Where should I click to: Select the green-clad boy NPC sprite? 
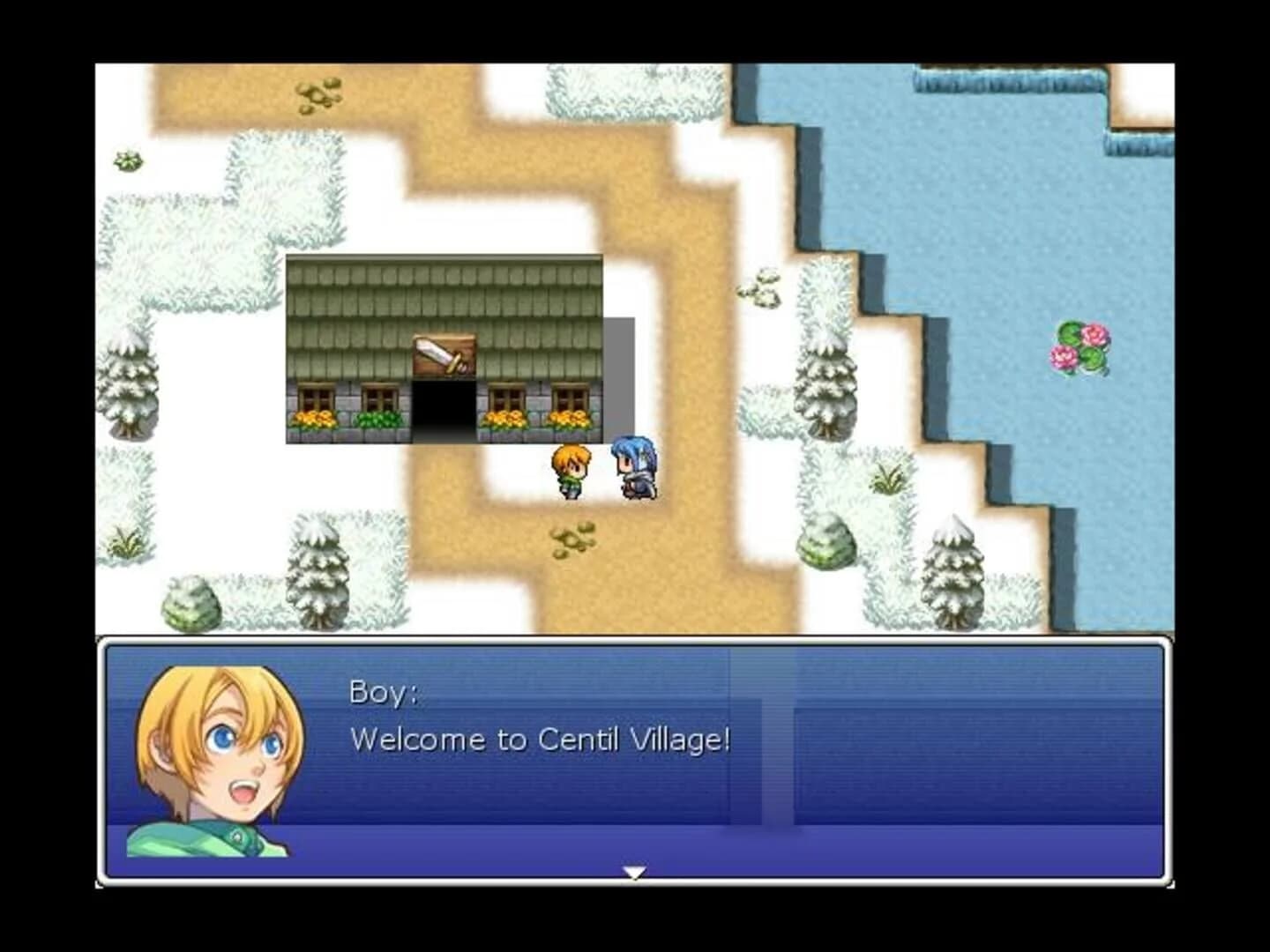pos(570,469)
